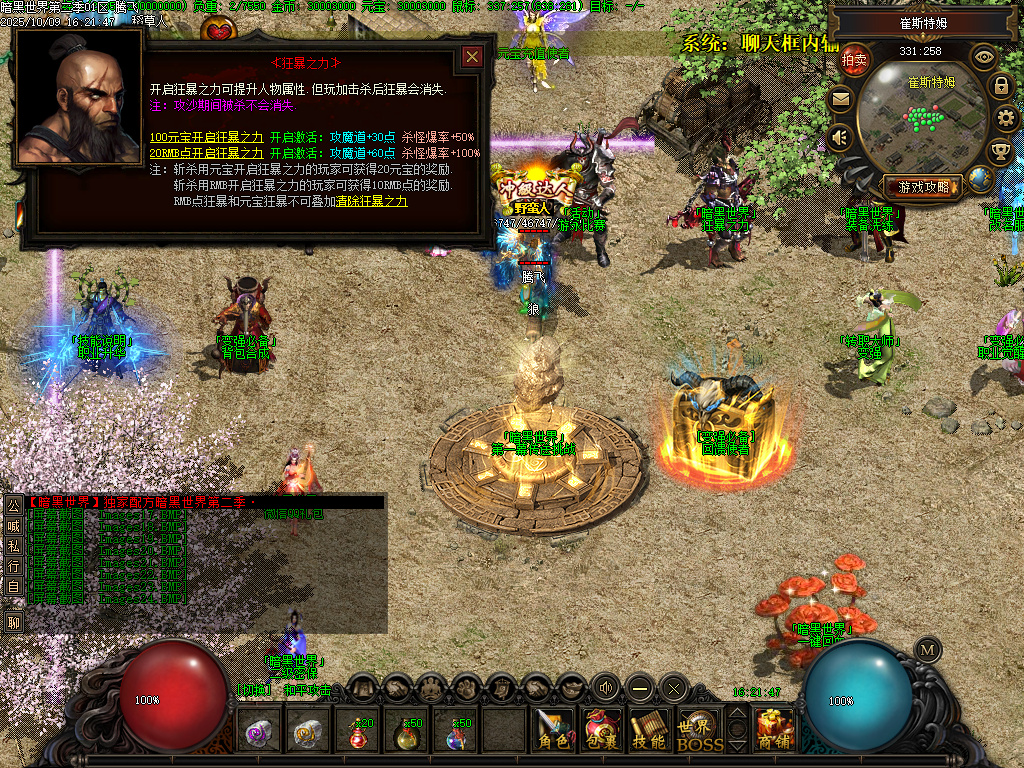The image size is (1024, 768).
Task: Open the 世界BOSS panel
Action: (x=699, y=731)
